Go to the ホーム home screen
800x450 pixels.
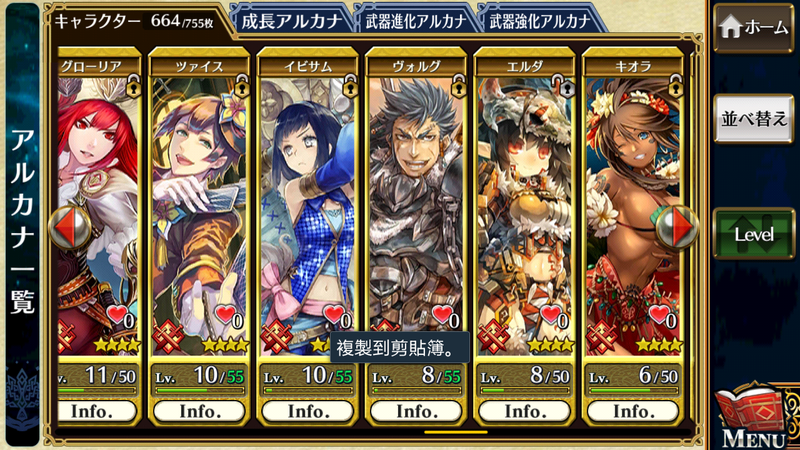(754, 28)
